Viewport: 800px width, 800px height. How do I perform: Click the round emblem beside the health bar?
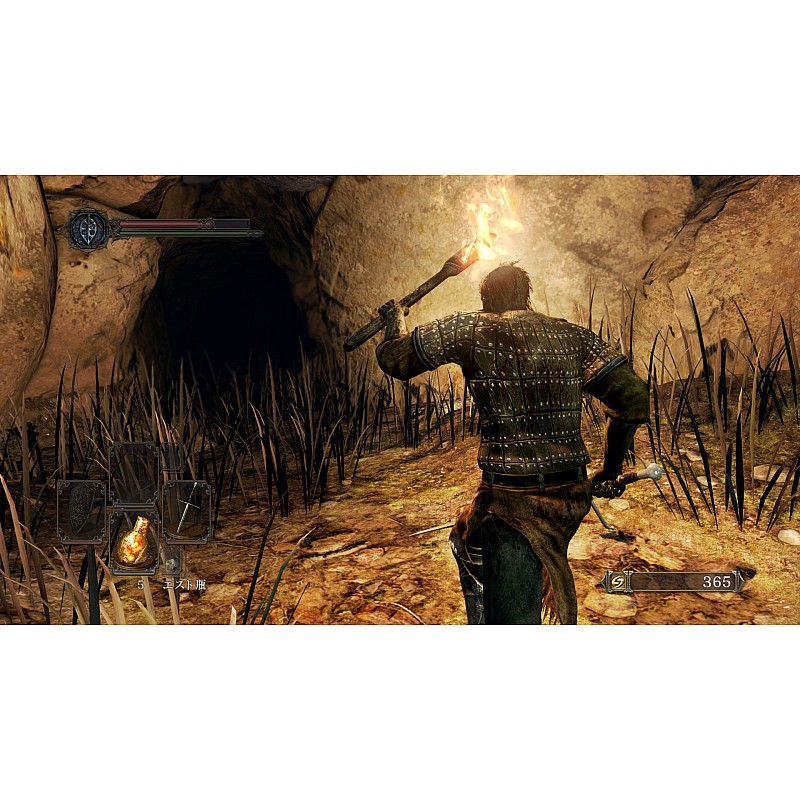pyautogui.click(x=89, y=229)
